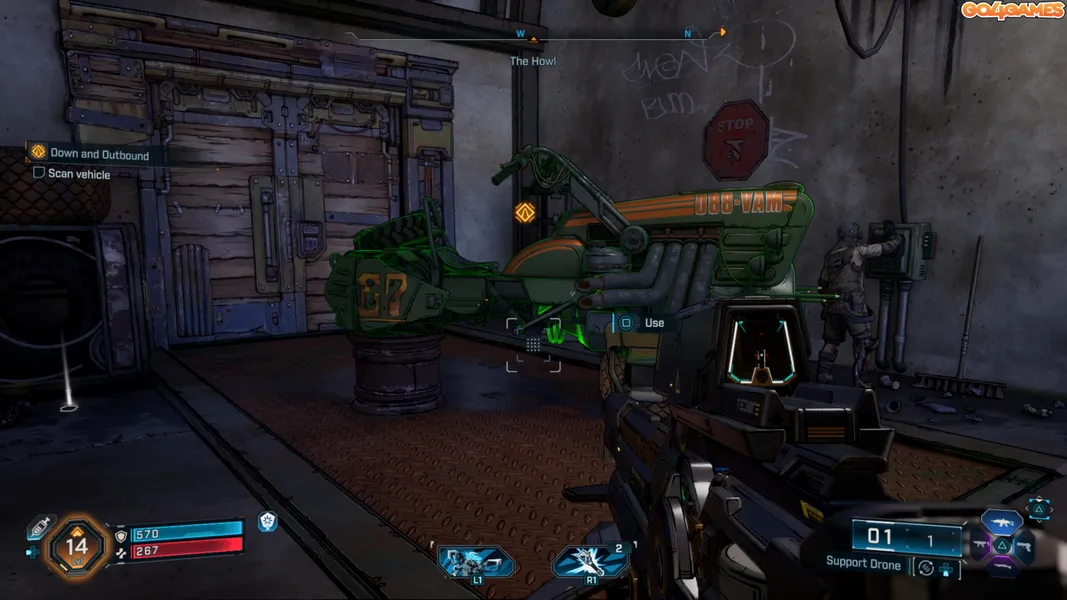The height and width of the screenshot is (600, 1067).
Task: Choose the top weapon slot in the wheel
Action: (x=1001, y=521)
